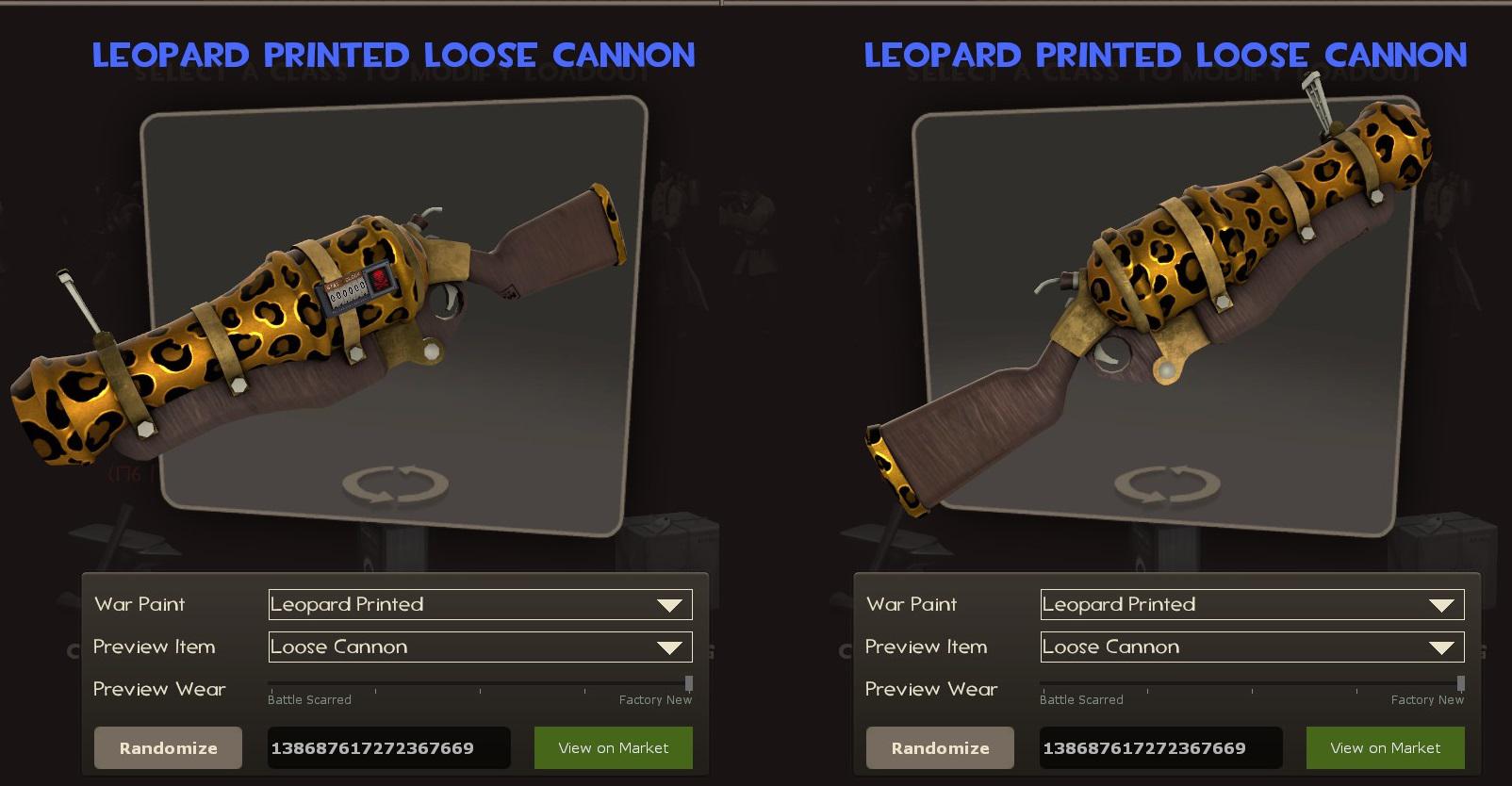Open View on Market for the left weapon

(613, 747)
